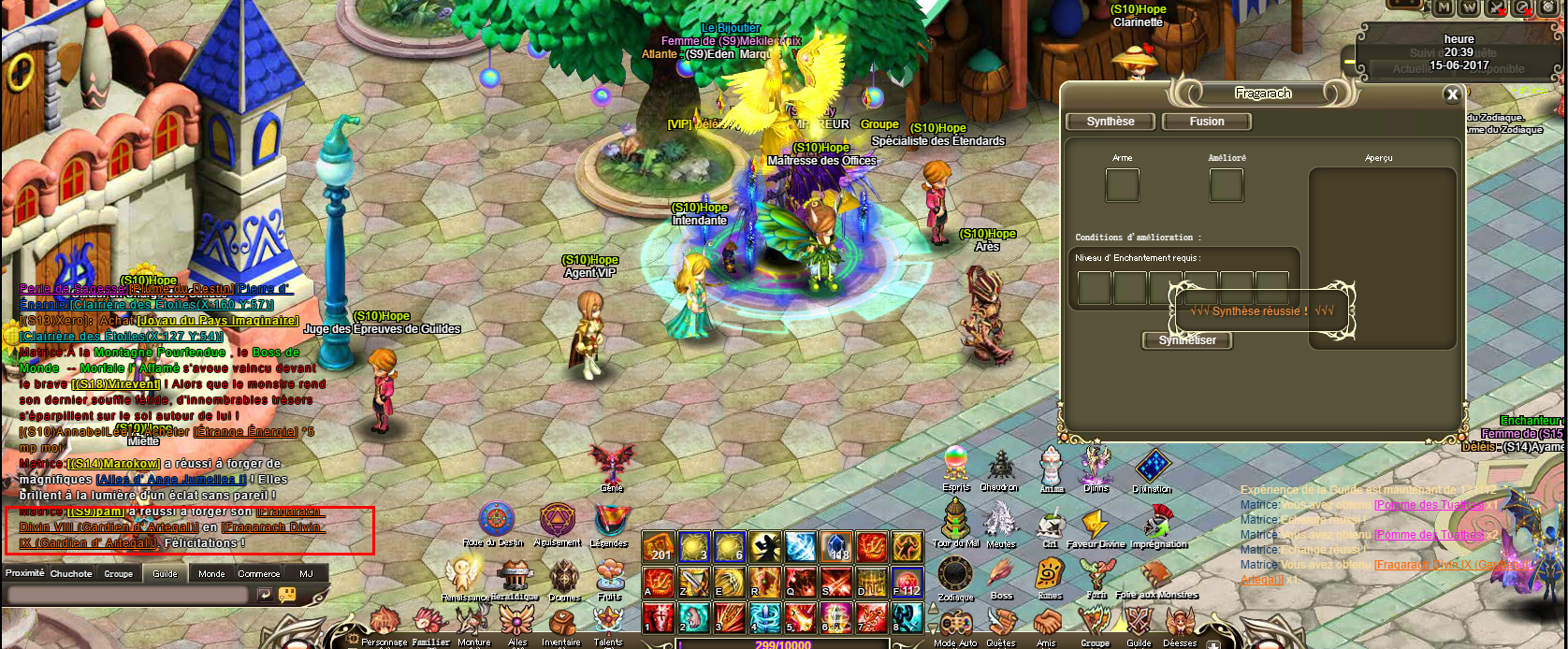Image resolution: width=1568 pixels, height=649 pixels.
Task: Open the Inventaire bag
Action: (x=561, y=625)
